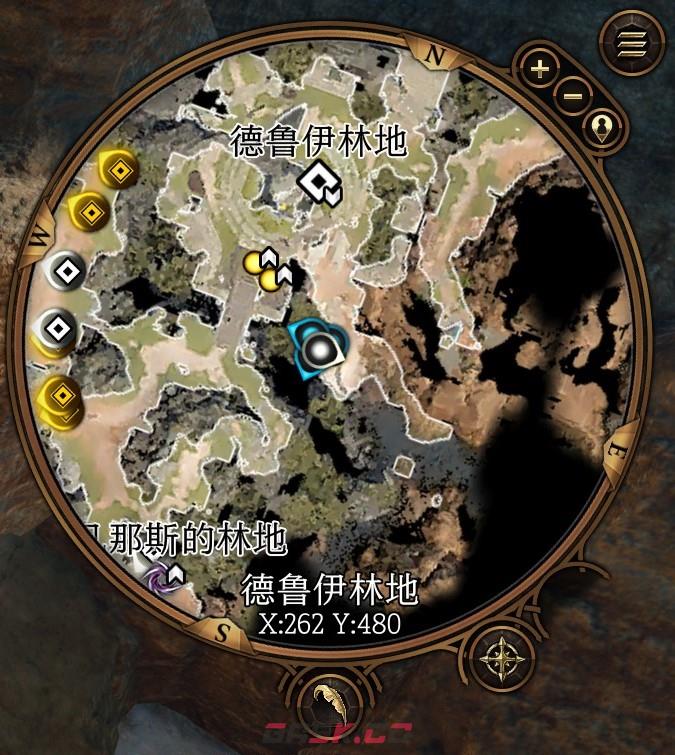This screenshot has height=755, width=675.
Task: Click the map pin marker button
Action: [x=606, y=127]
